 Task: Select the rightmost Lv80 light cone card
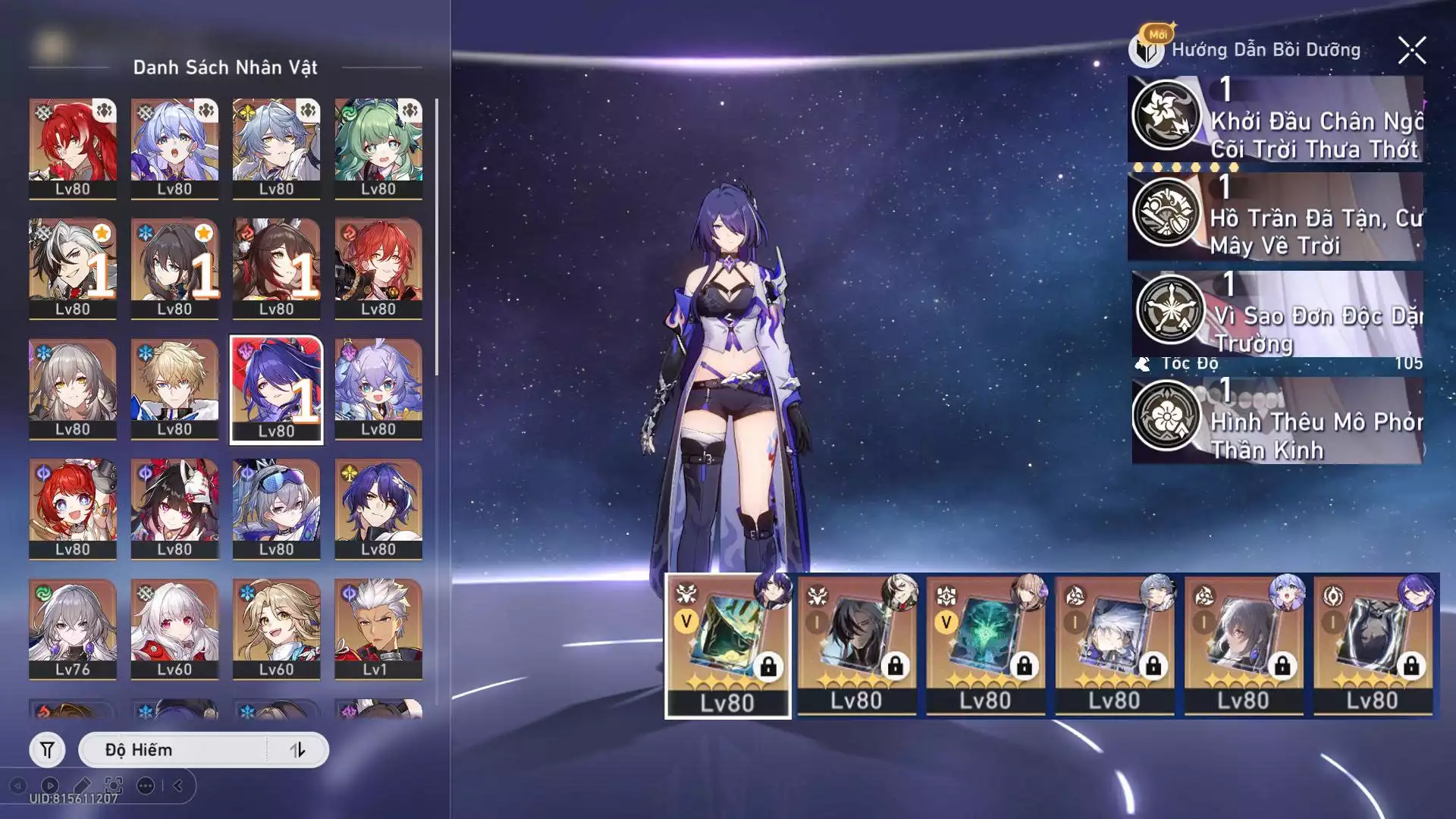coord(1373,645)
